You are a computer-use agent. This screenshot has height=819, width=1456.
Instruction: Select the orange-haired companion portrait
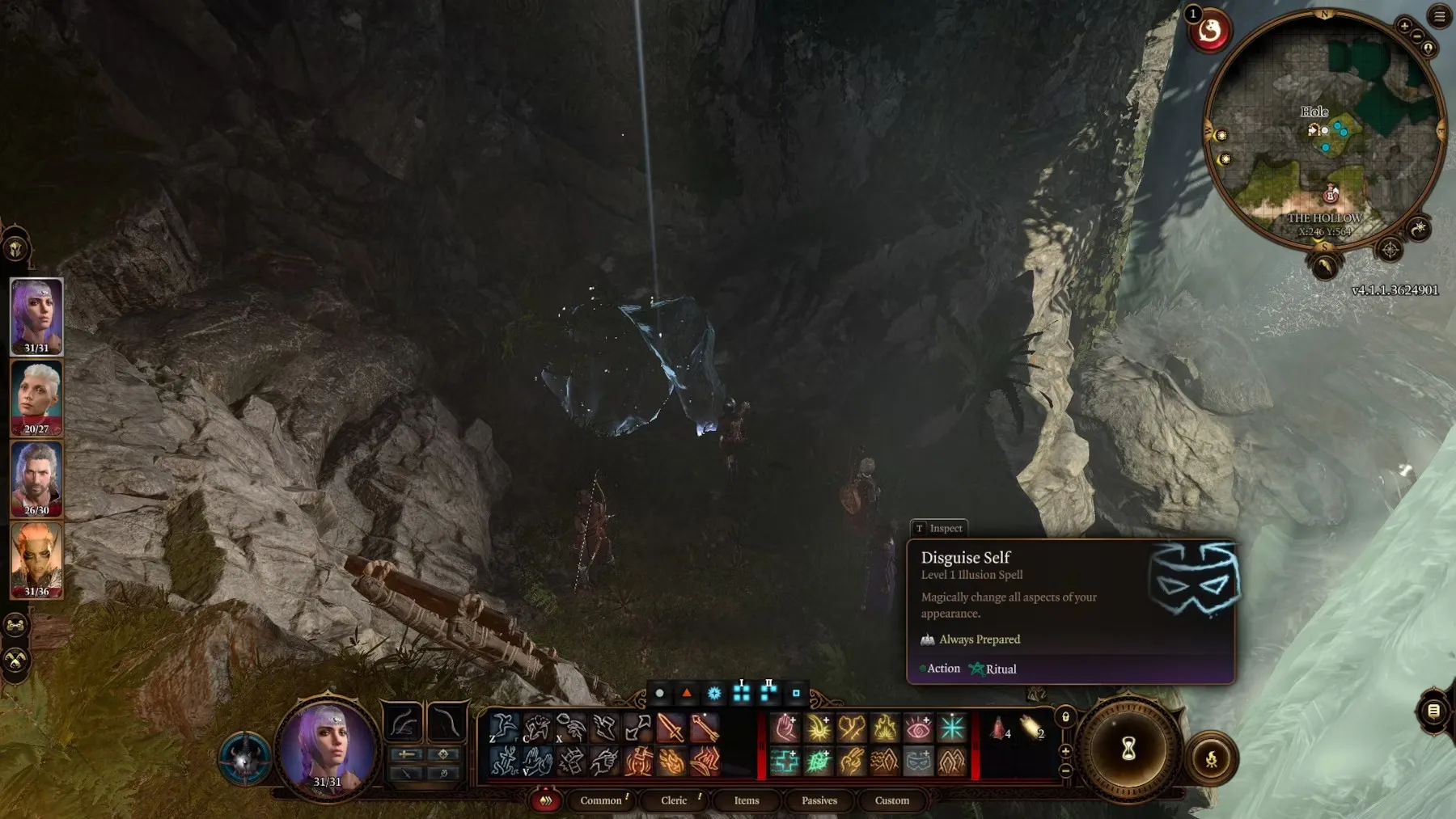(36, 559)
